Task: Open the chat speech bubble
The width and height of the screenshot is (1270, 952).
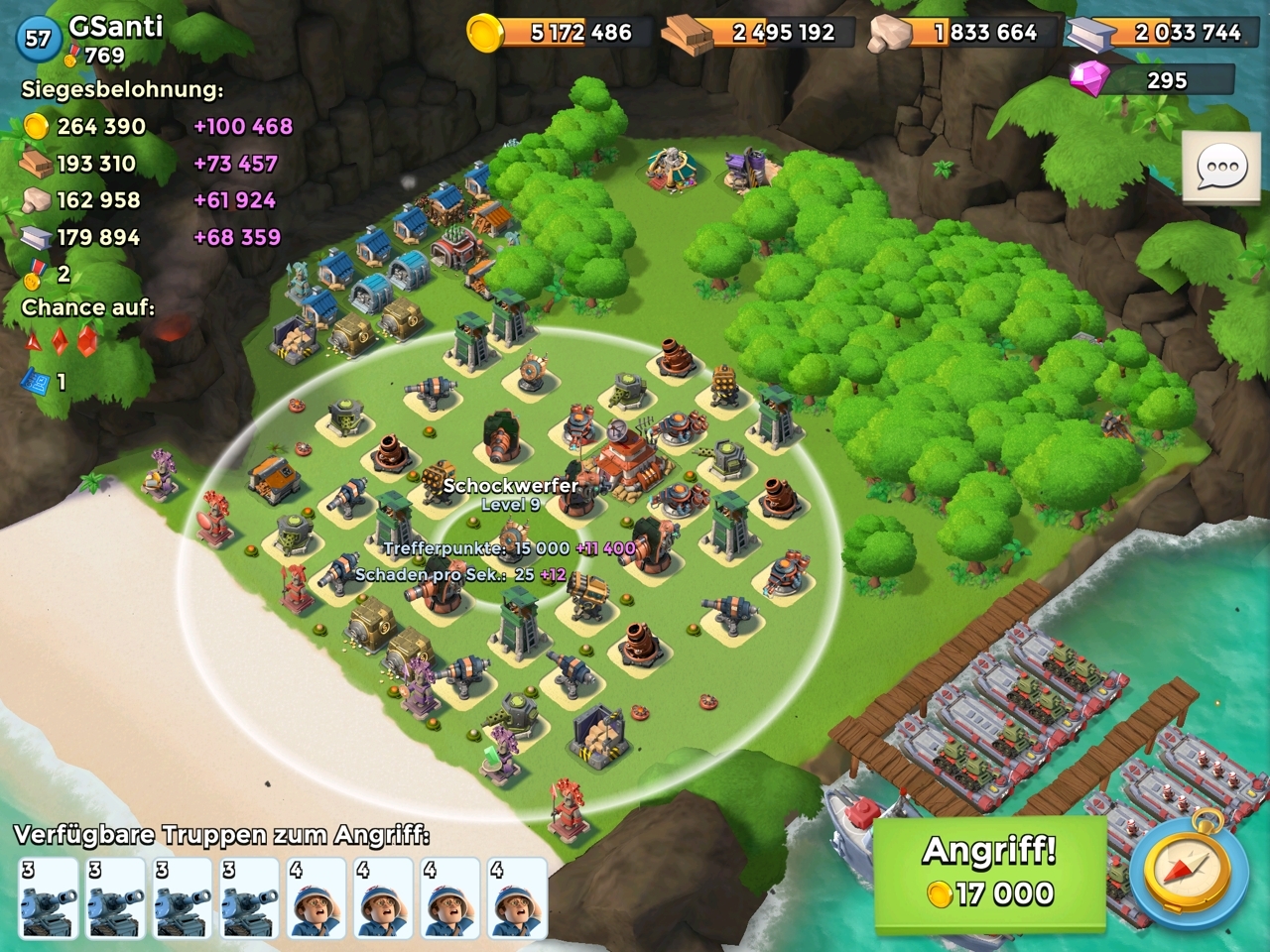Action: [1222, 169]
